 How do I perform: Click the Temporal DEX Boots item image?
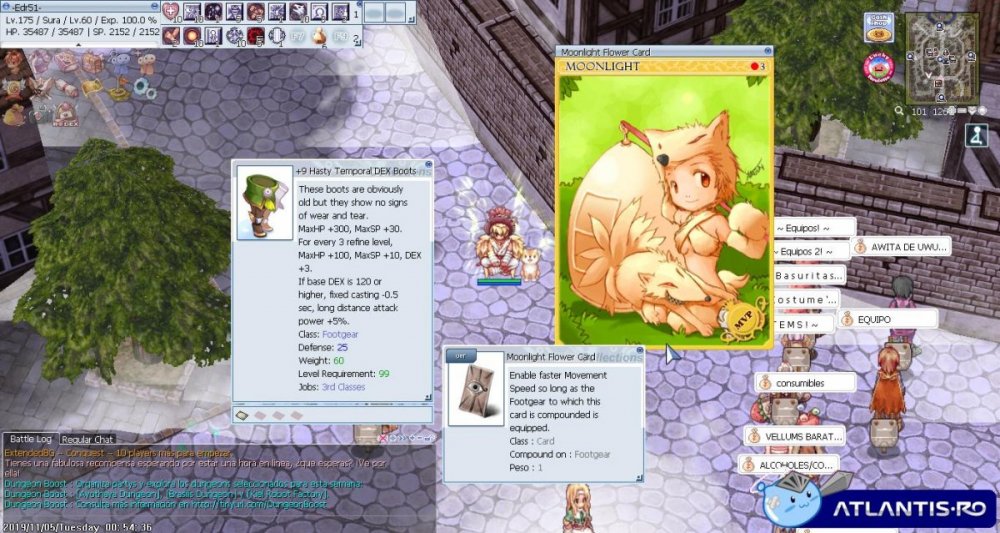click(x=264, y=204)
